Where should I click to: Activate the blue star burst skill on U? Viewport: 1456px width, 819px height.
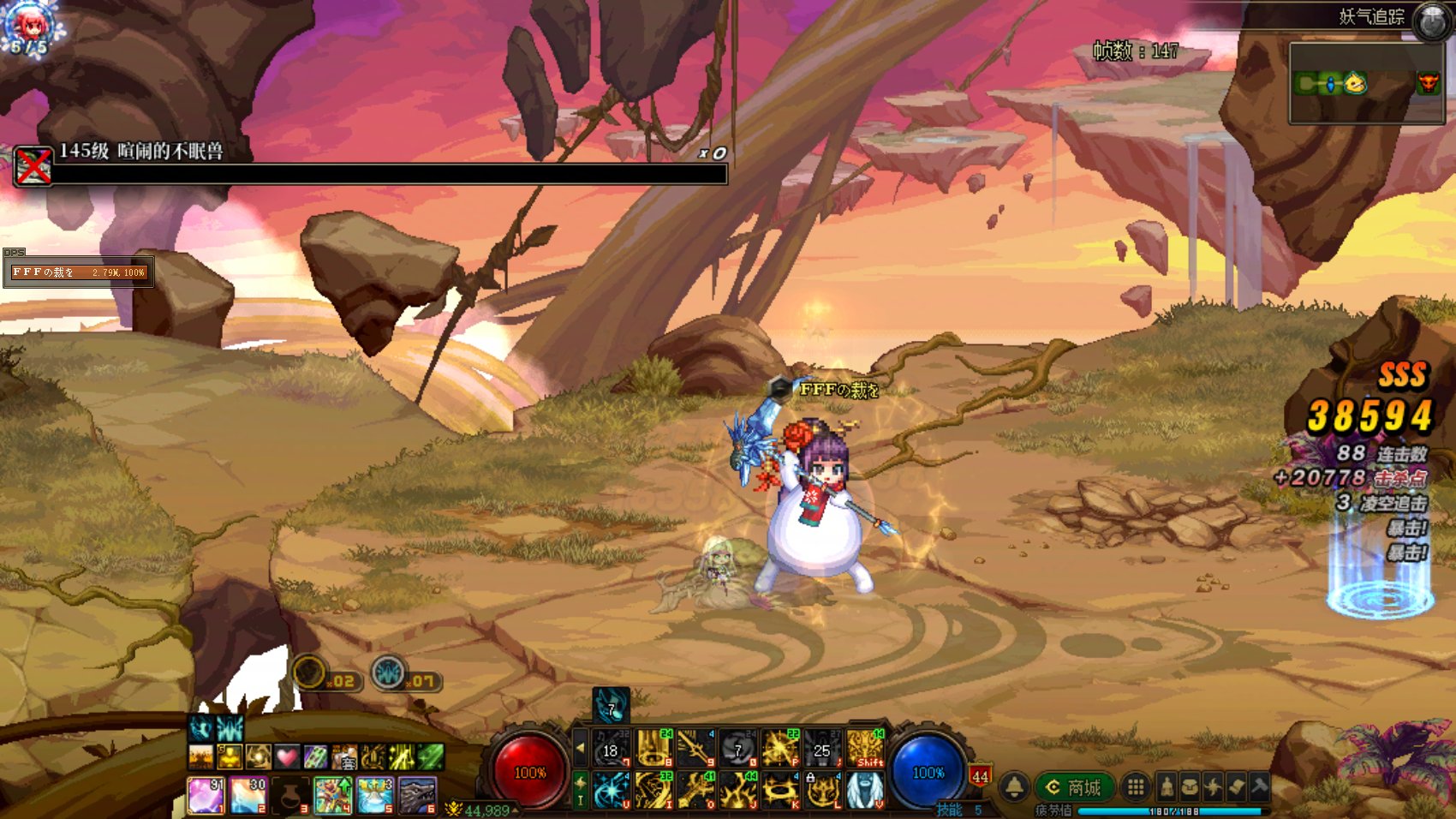612,791
